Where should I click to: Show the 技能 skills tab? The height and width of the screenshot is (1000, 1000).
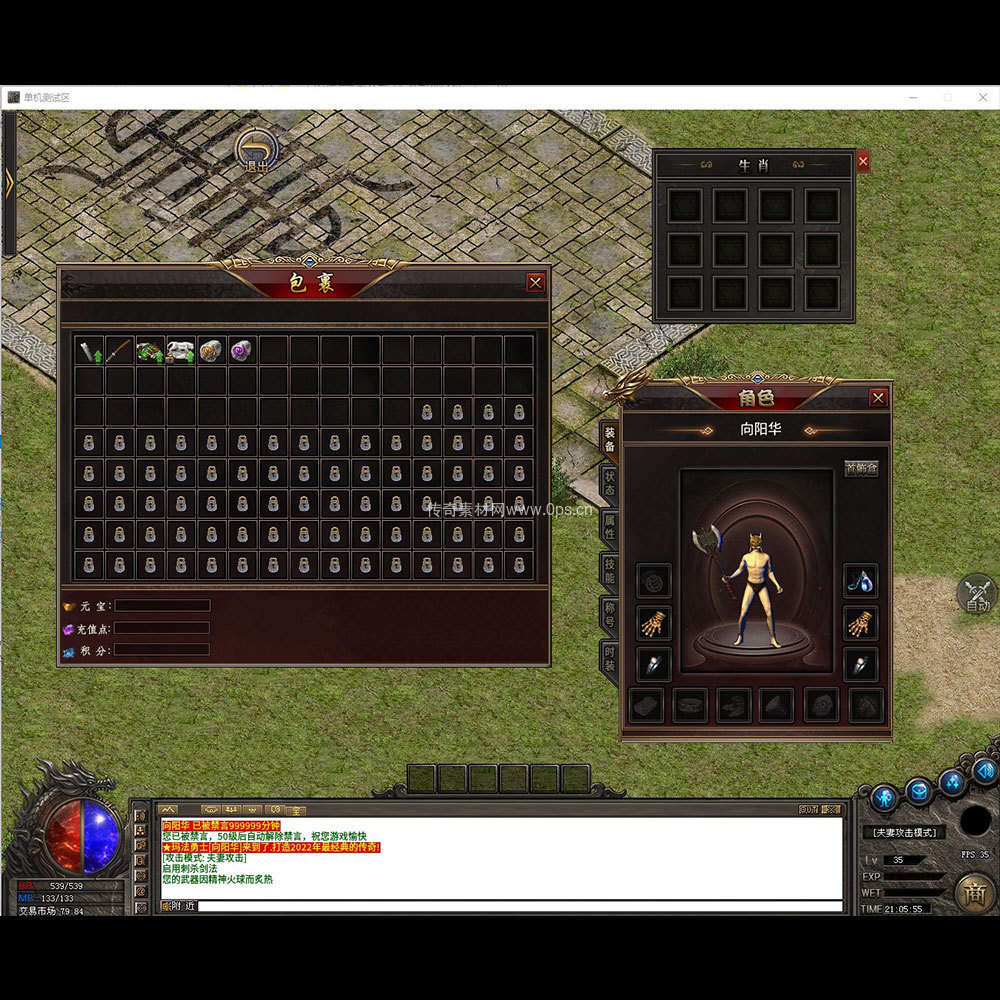[608, 572]
